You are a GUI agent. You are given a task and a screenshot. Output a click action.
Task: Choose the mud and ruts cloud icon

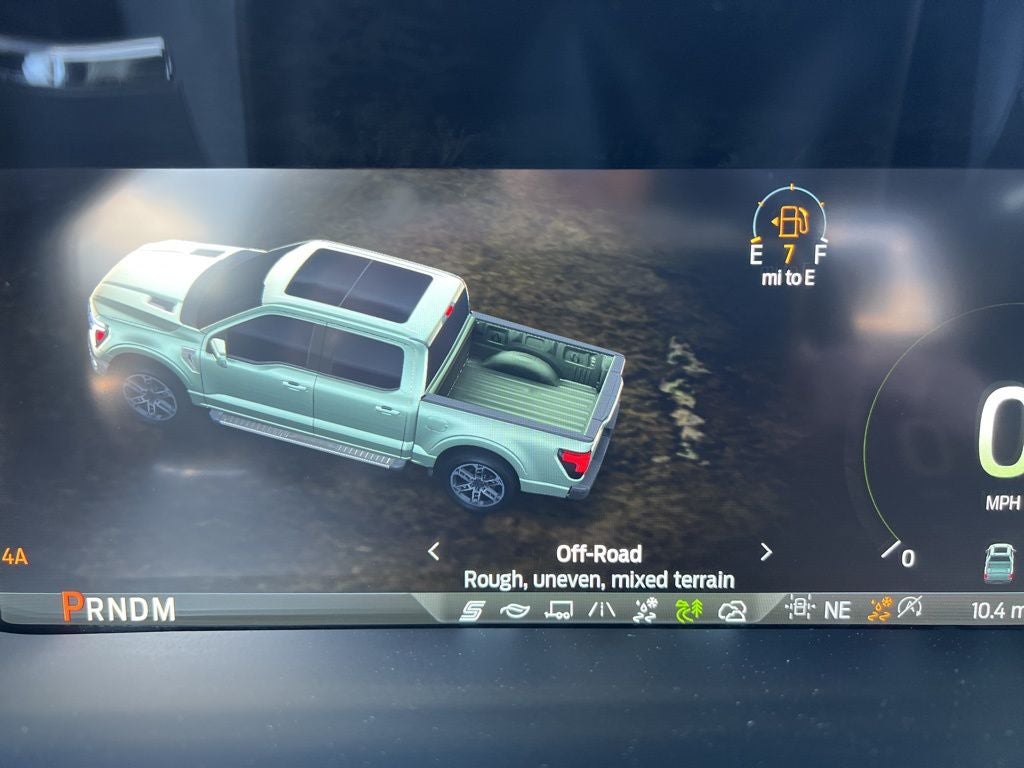[x=733, y=610]
